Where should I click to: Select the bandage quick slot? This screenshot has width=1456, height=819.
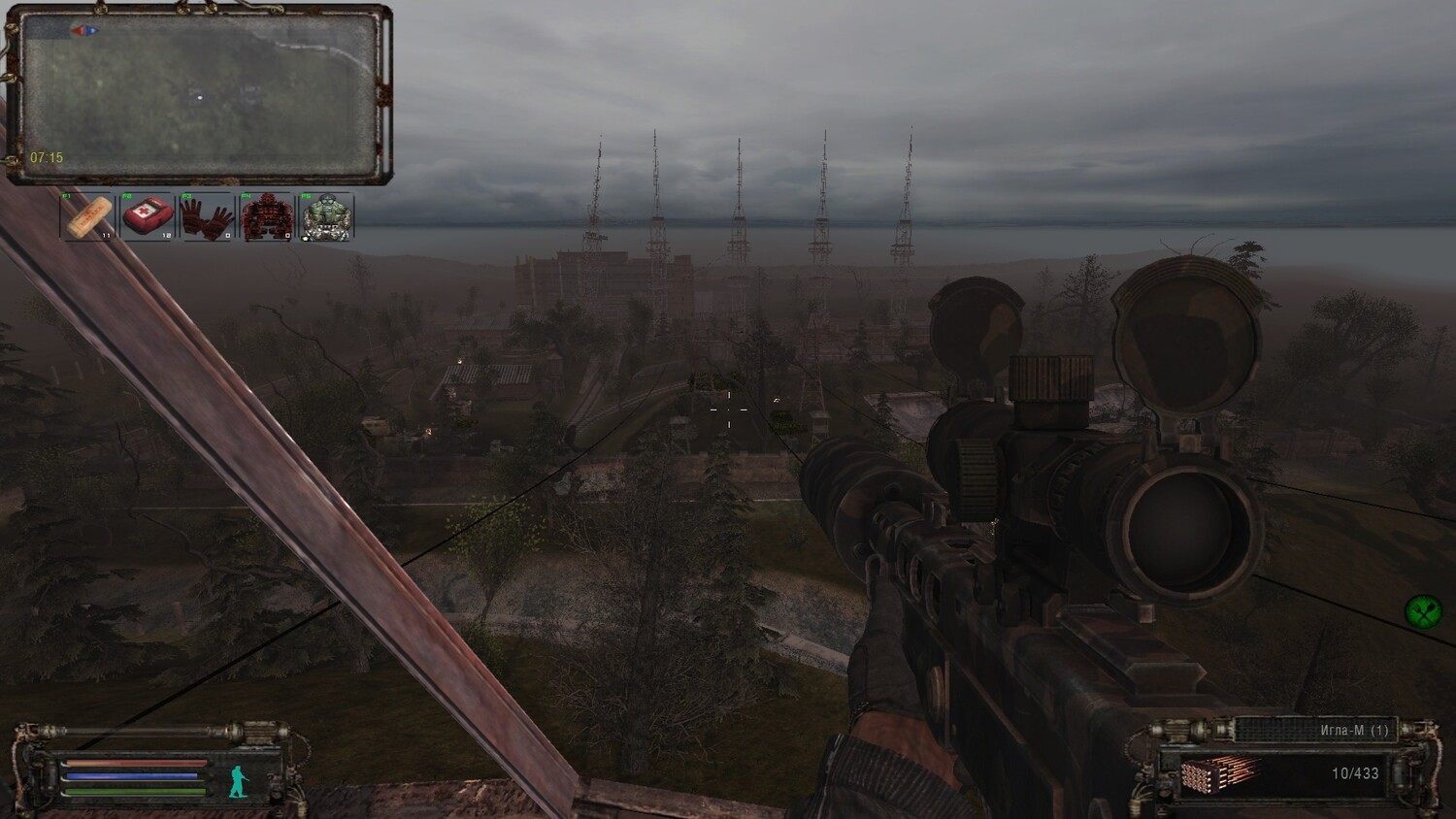pyautogui.click(x=88, y=215)
